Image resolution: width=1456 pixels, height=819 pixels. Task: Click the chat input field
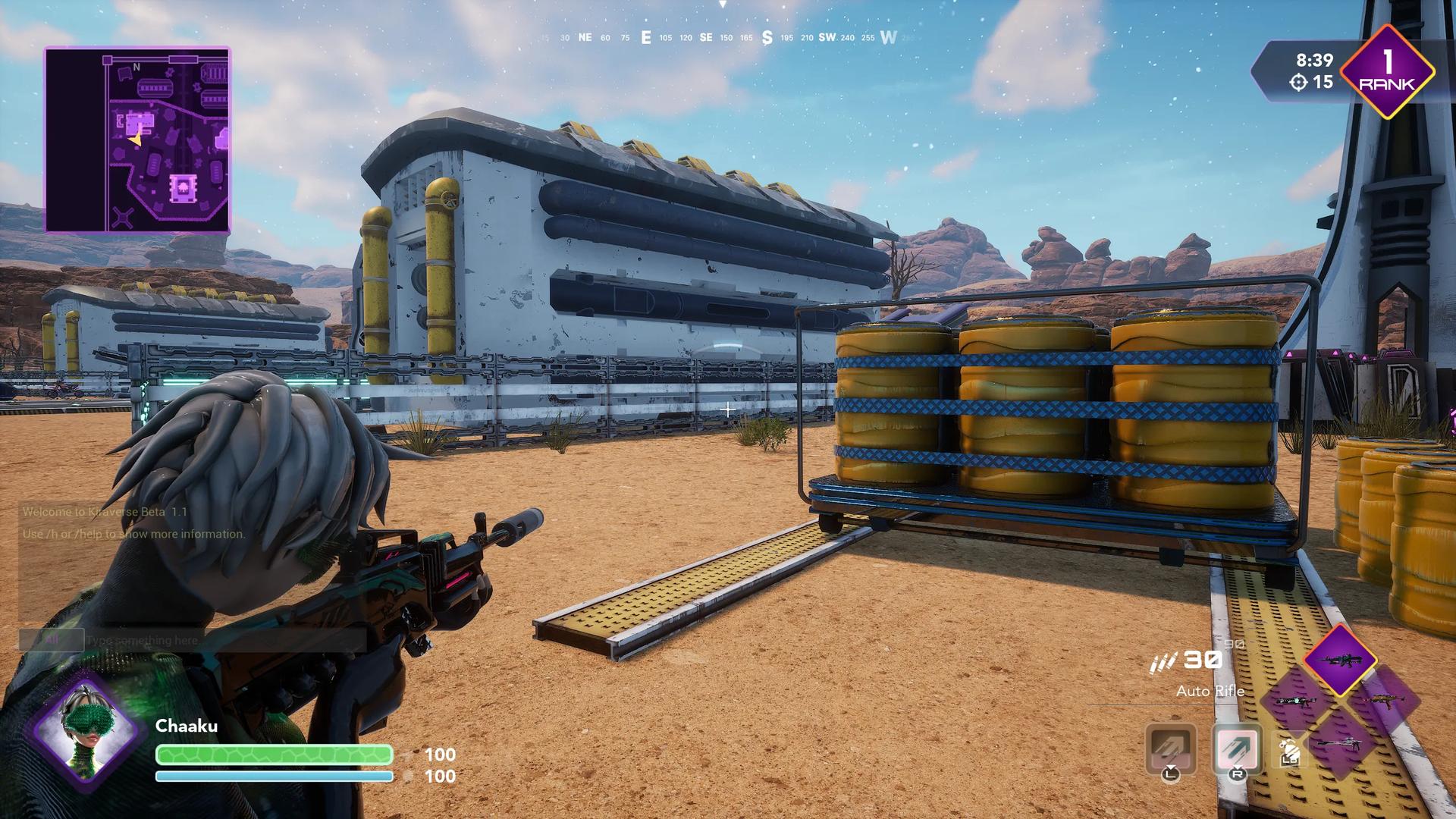coord(225,640)
